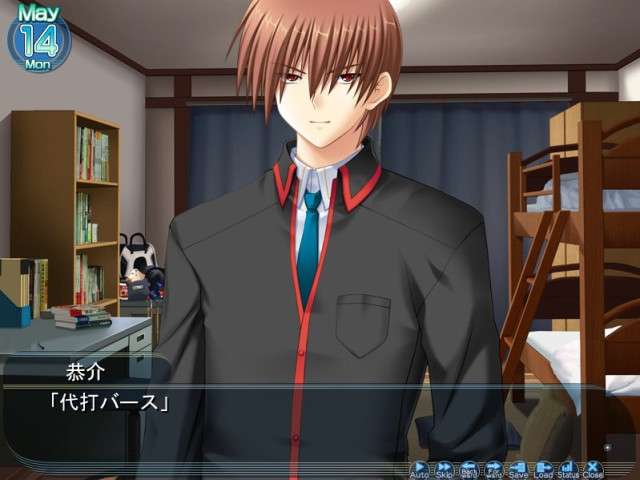Show the Status screen
The width and height of the screenshot is (640, 480).
[x=568, y=468]
